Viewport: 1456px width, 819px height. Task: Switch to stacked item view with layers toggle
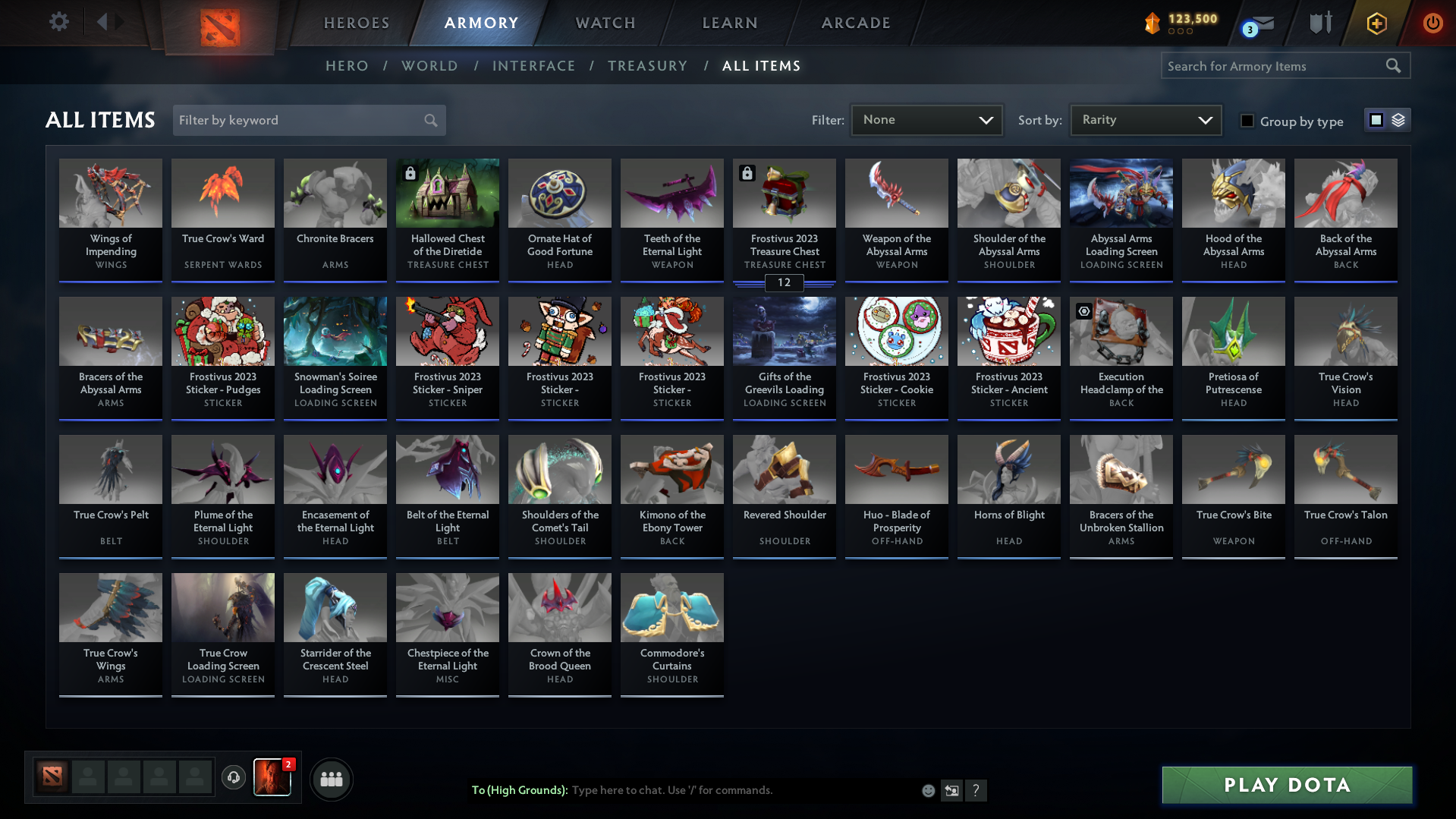tap(1398, 119)
